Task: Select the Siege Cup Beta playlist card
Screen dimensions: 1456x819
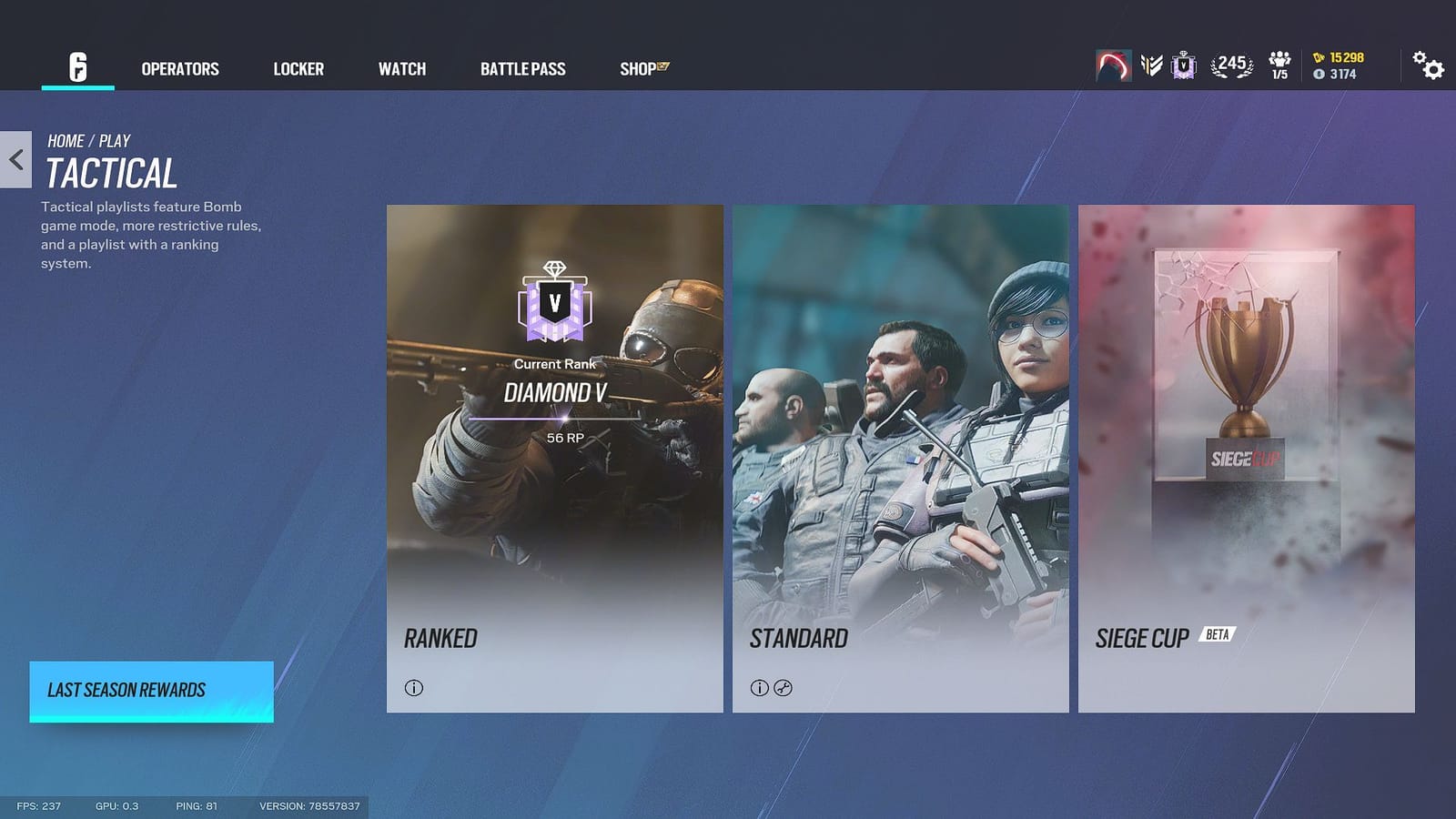Action: click(1248, 455)
